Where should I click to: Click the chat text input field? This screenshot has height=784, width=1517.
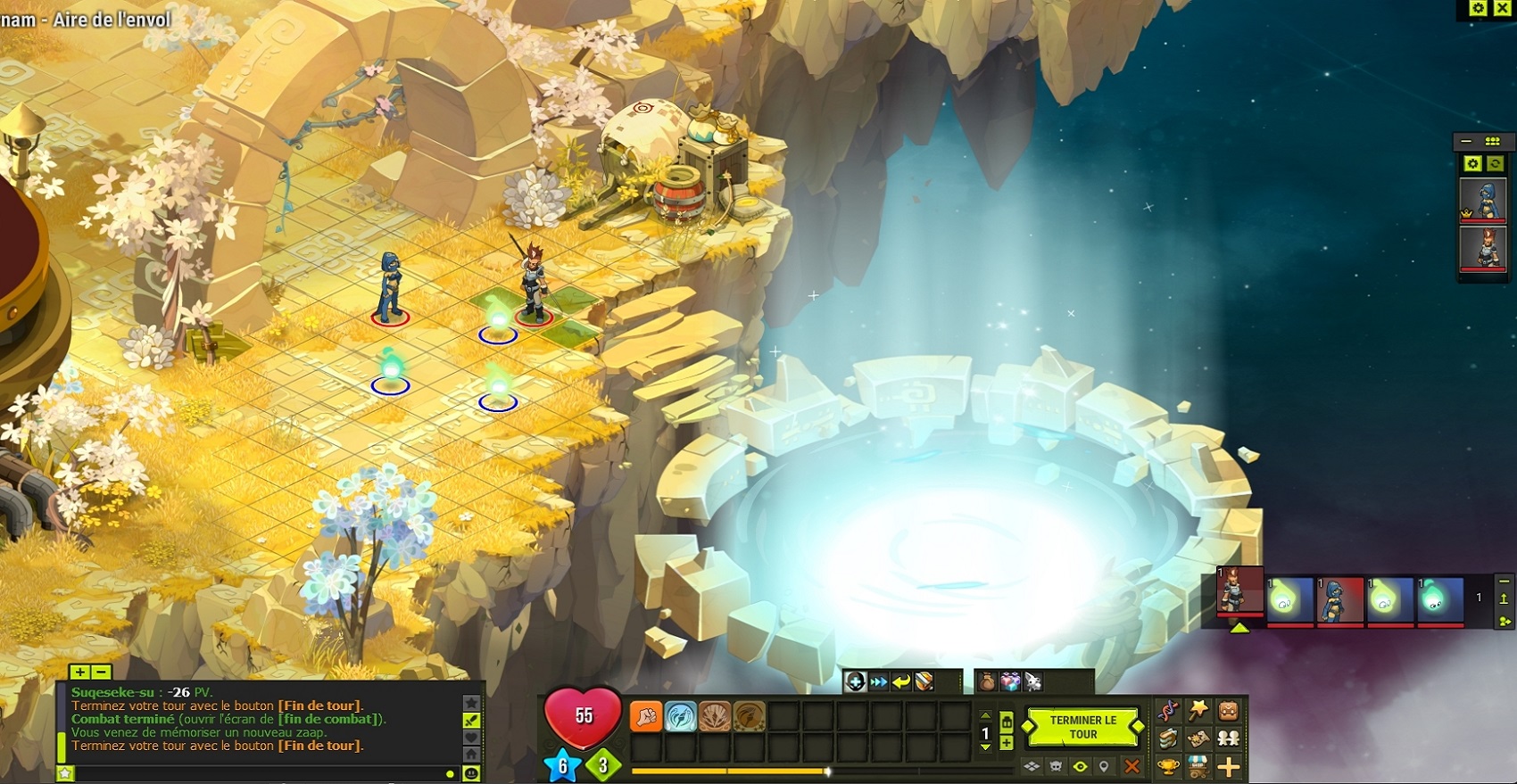click(259, 773)
